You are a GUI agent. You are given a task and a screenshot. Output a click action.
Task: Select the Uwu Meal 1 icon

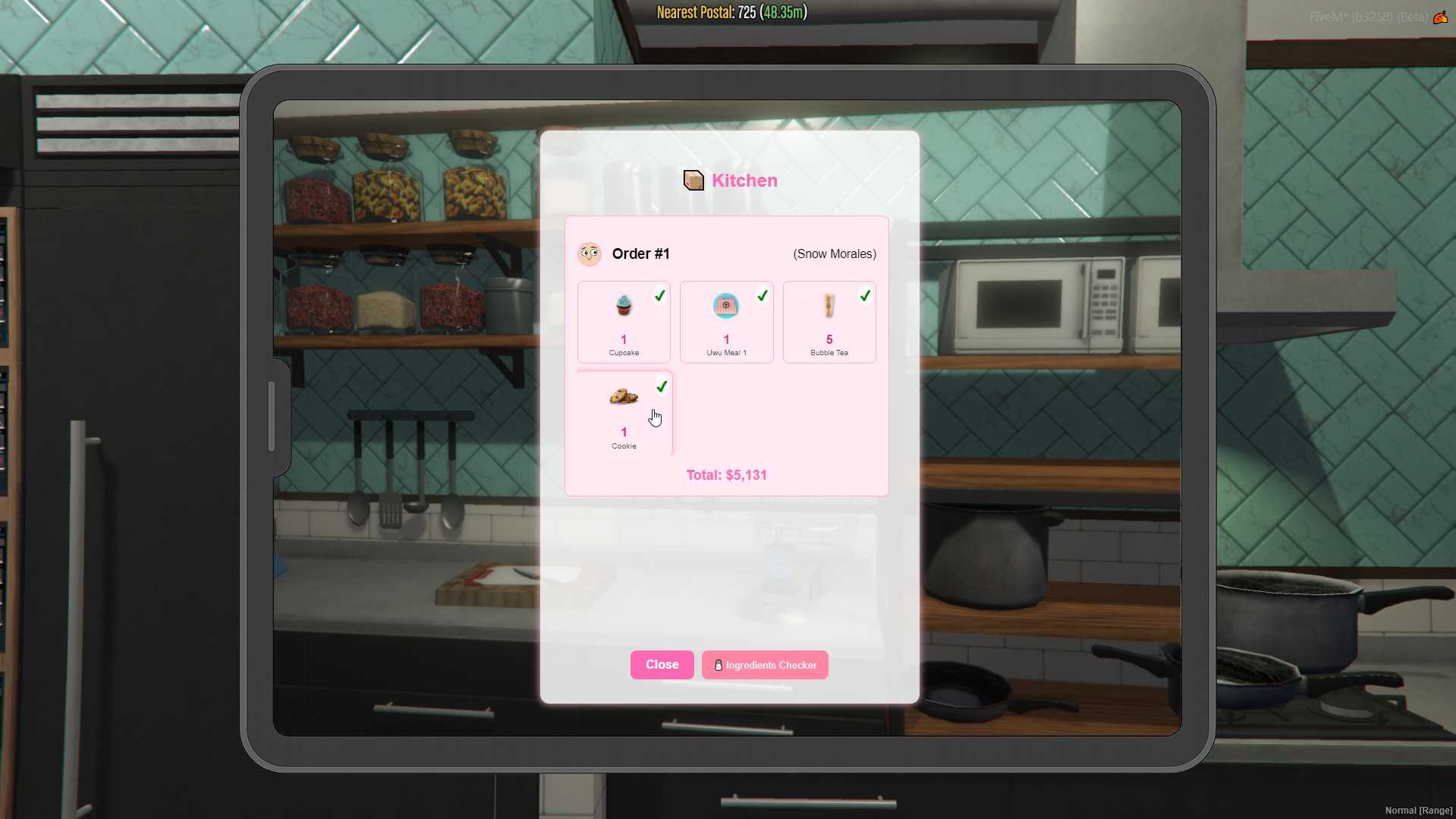pos(725,306)
